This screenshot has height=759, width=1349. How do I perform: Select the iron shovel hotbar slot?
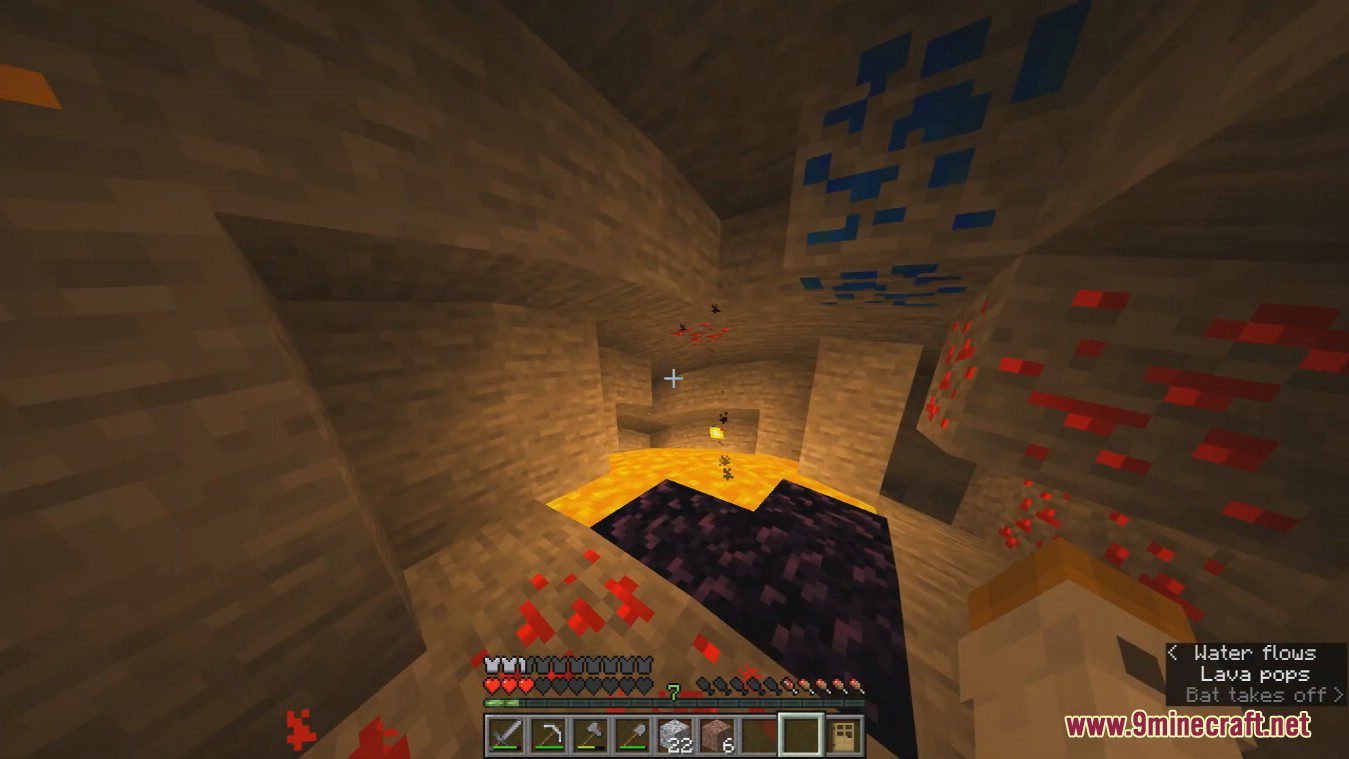633,735
